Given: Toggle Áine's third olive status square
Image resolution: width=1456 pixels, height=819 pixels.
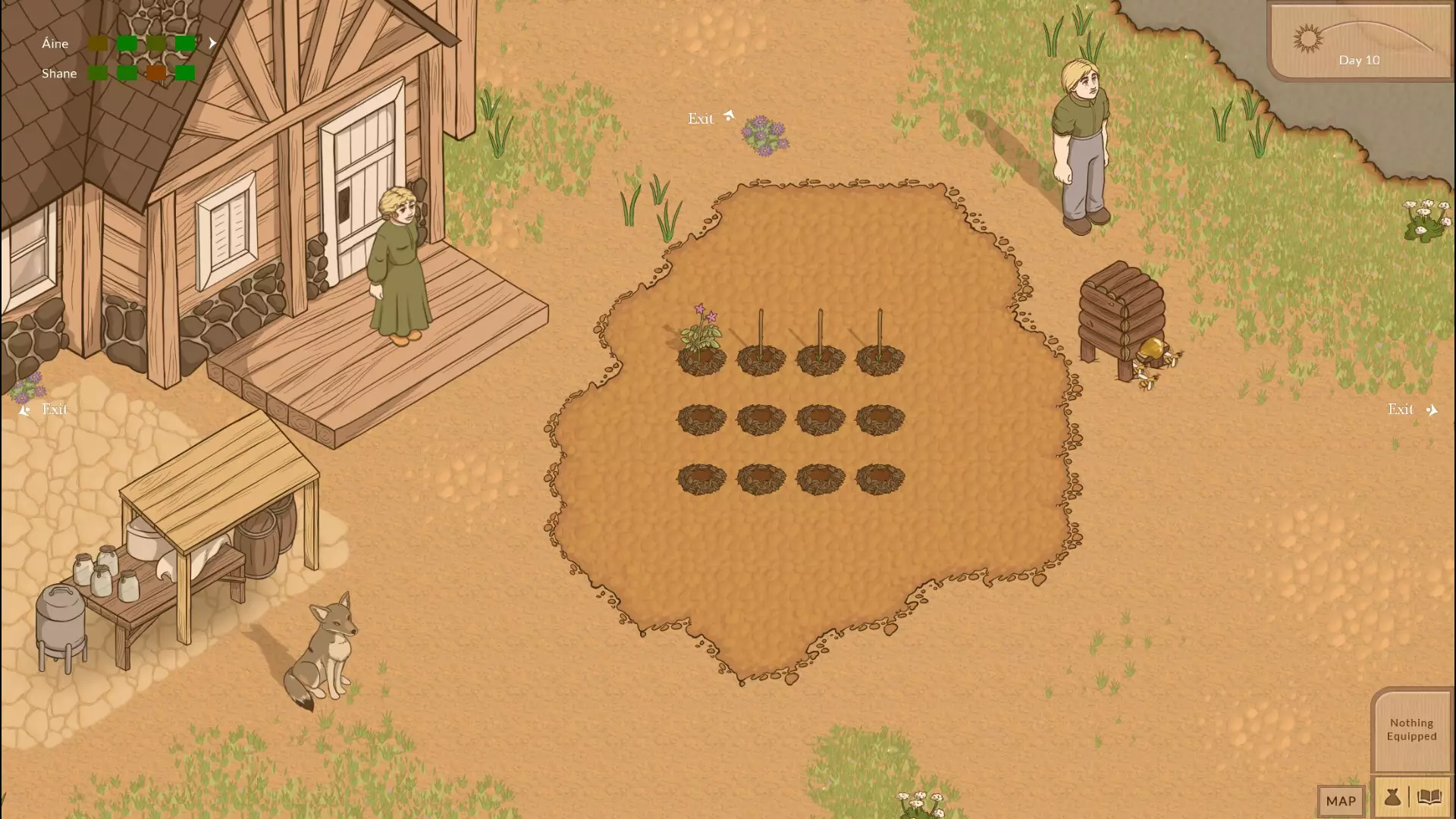Looking at the screenshot, I should [x=155, y=43].
